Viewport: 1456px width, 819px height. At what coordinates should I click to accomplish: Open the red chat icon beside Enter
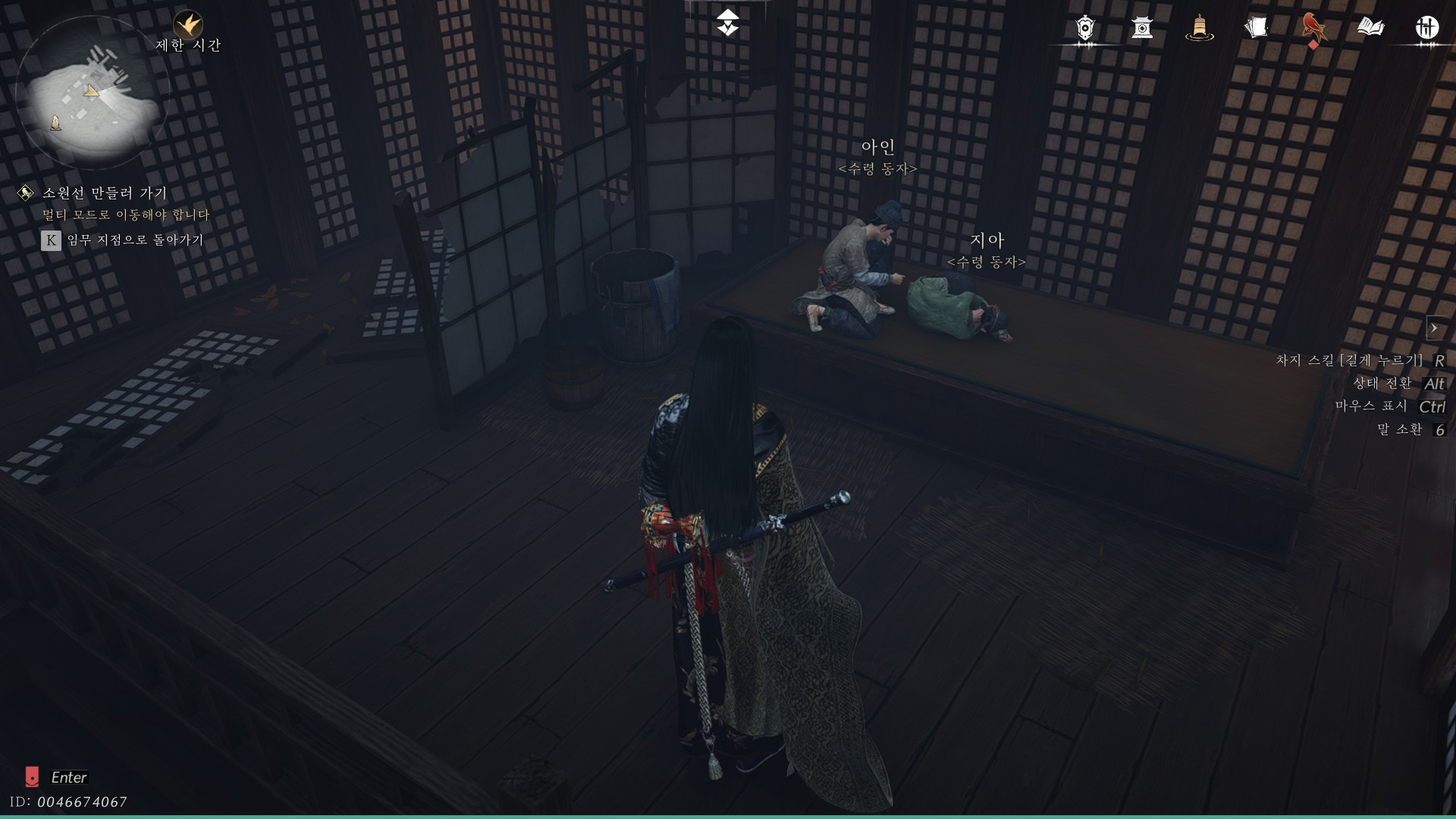pyautogui.click(x=32, y=777)
